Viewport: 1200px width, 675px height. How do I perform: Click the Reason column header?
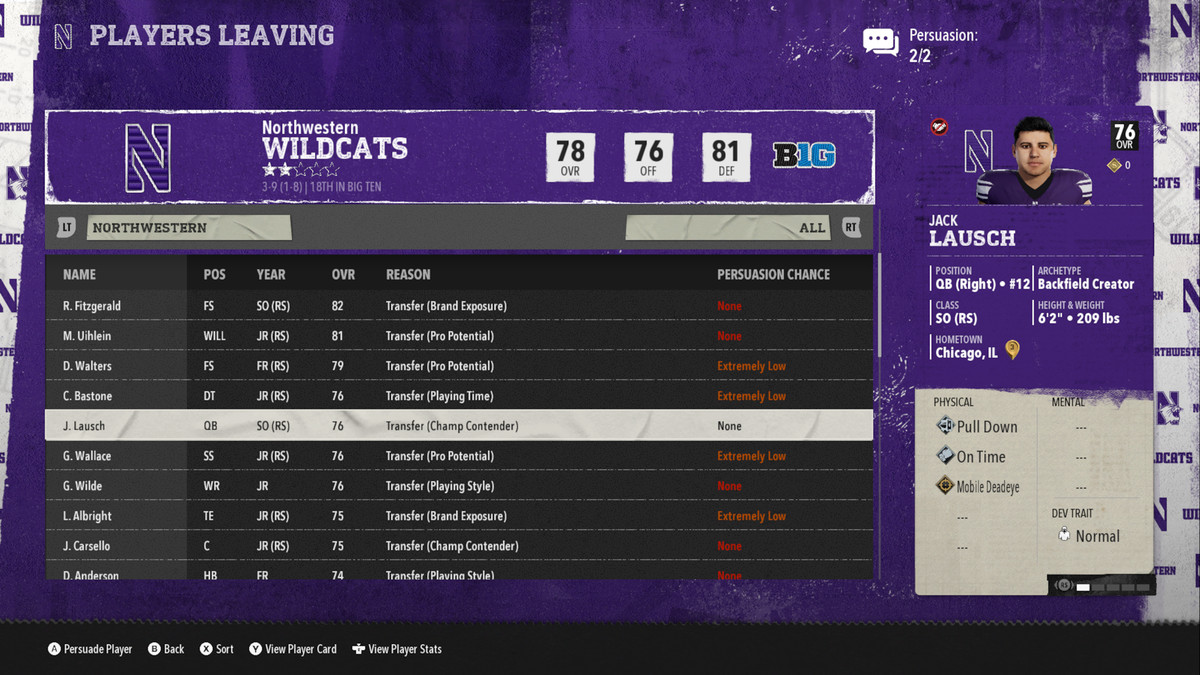[x=408, y=274]
